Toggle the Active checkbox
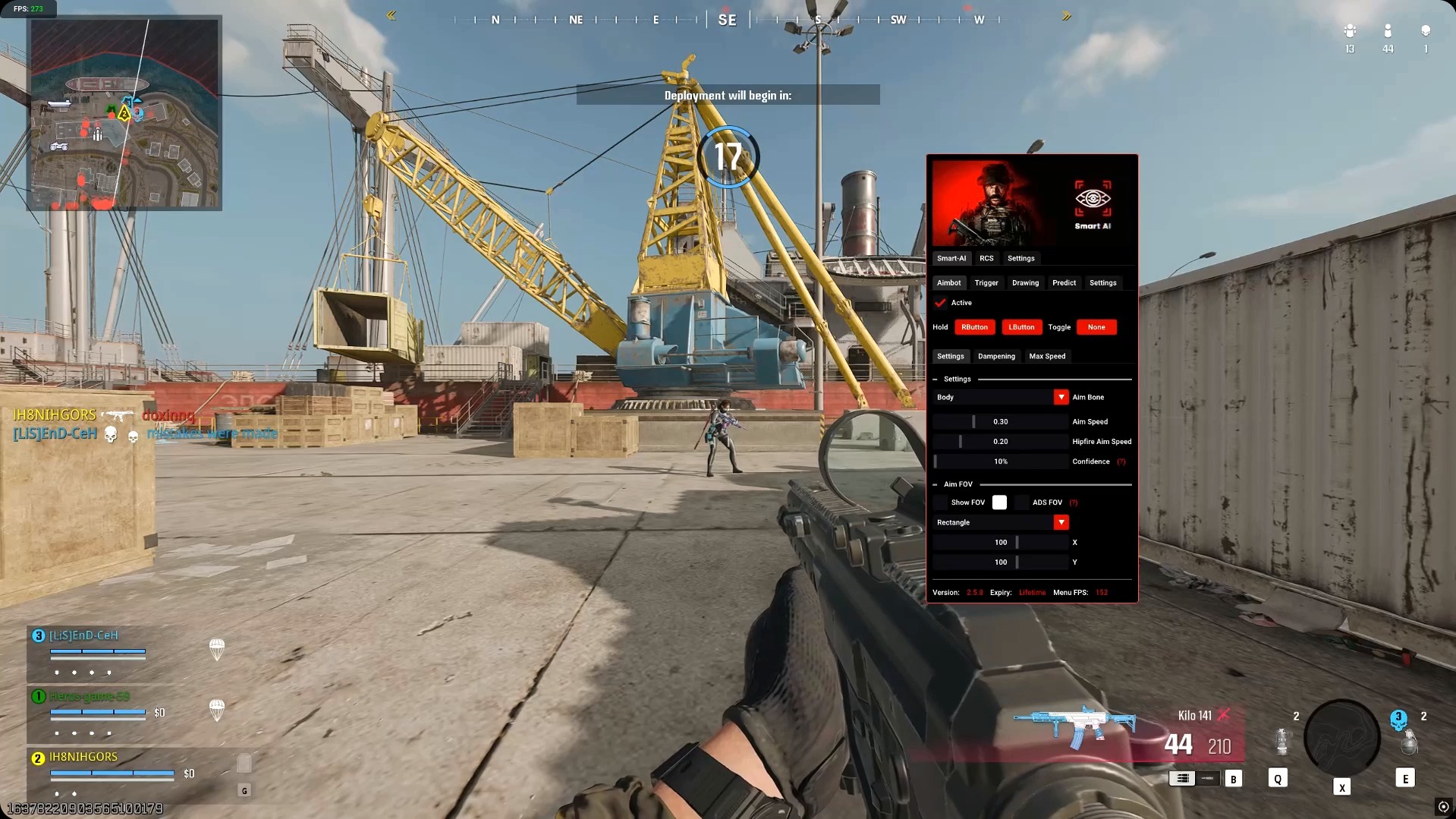The image size is (1456, 819). 941,303
